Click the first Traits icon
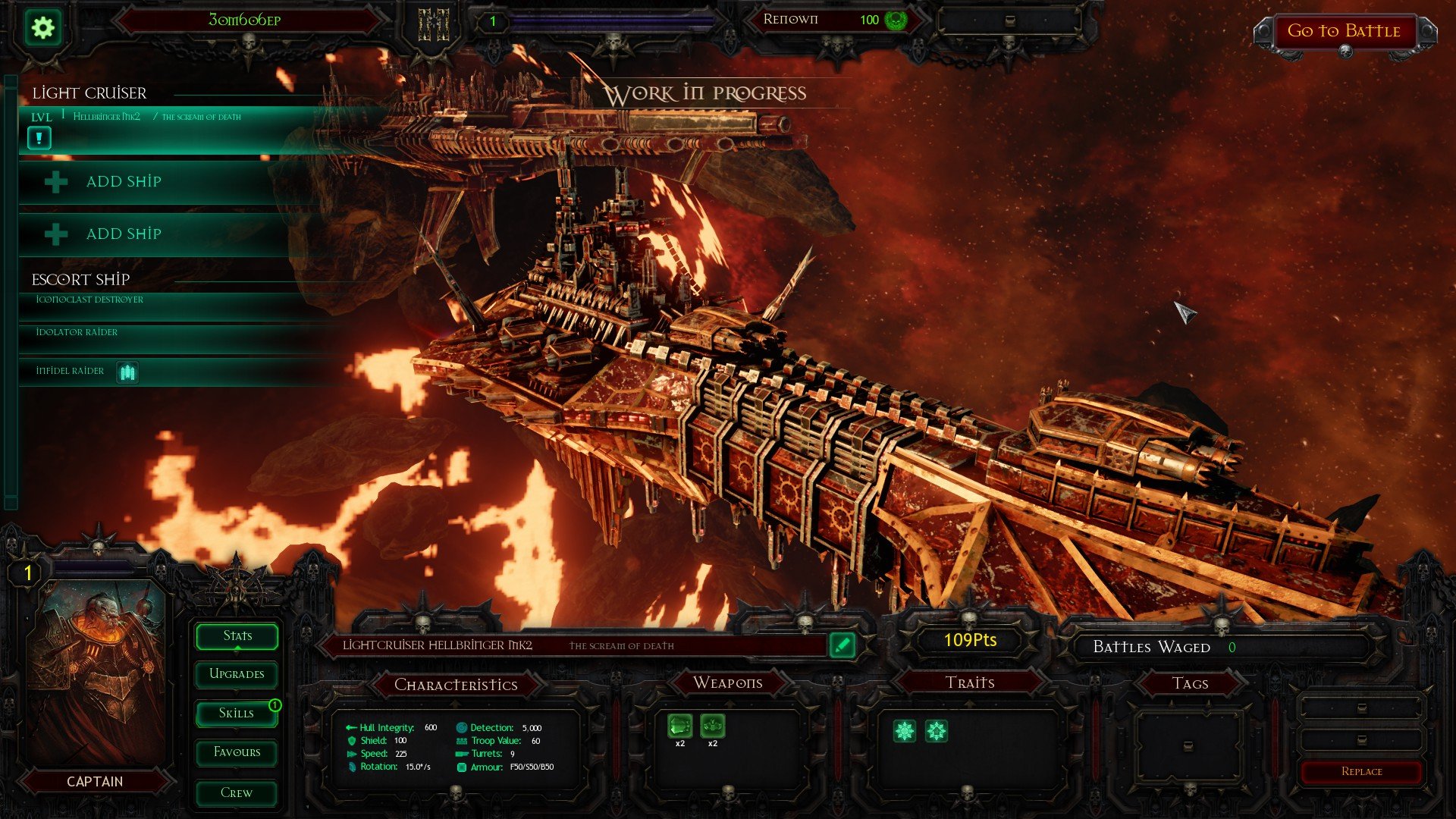This screenshot has height=819, width=1456. [904, 730]
